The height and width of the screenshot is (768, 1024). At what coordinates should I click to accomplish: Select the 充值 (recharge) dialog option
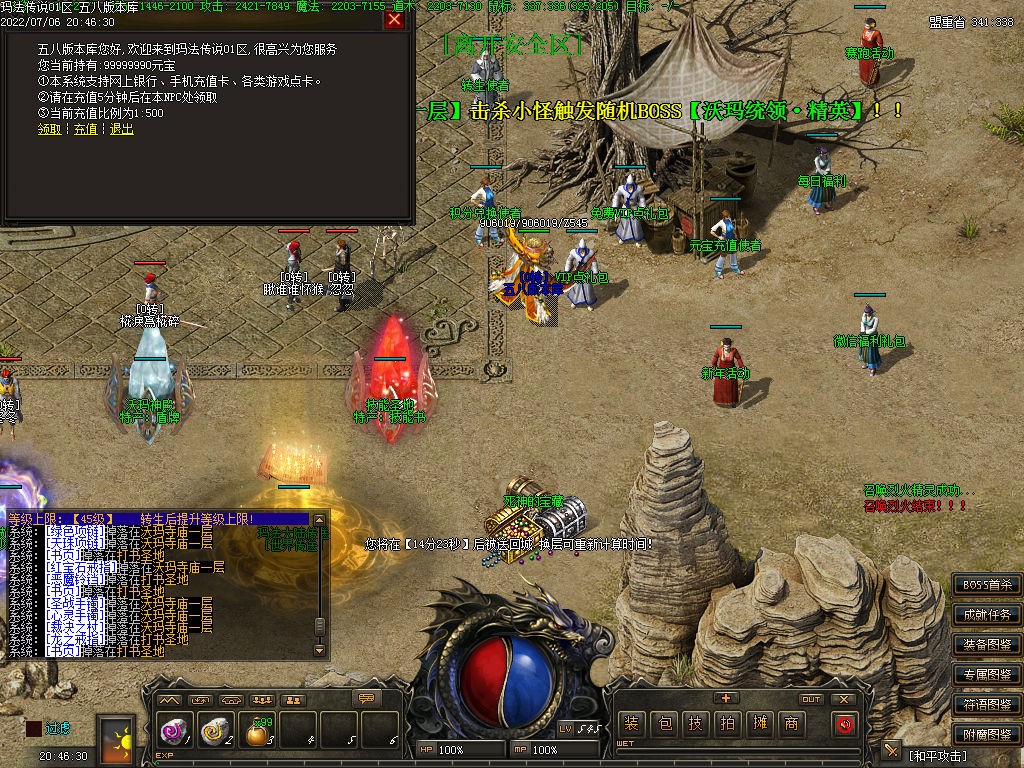pyautogui.click(x=85, y=129)
